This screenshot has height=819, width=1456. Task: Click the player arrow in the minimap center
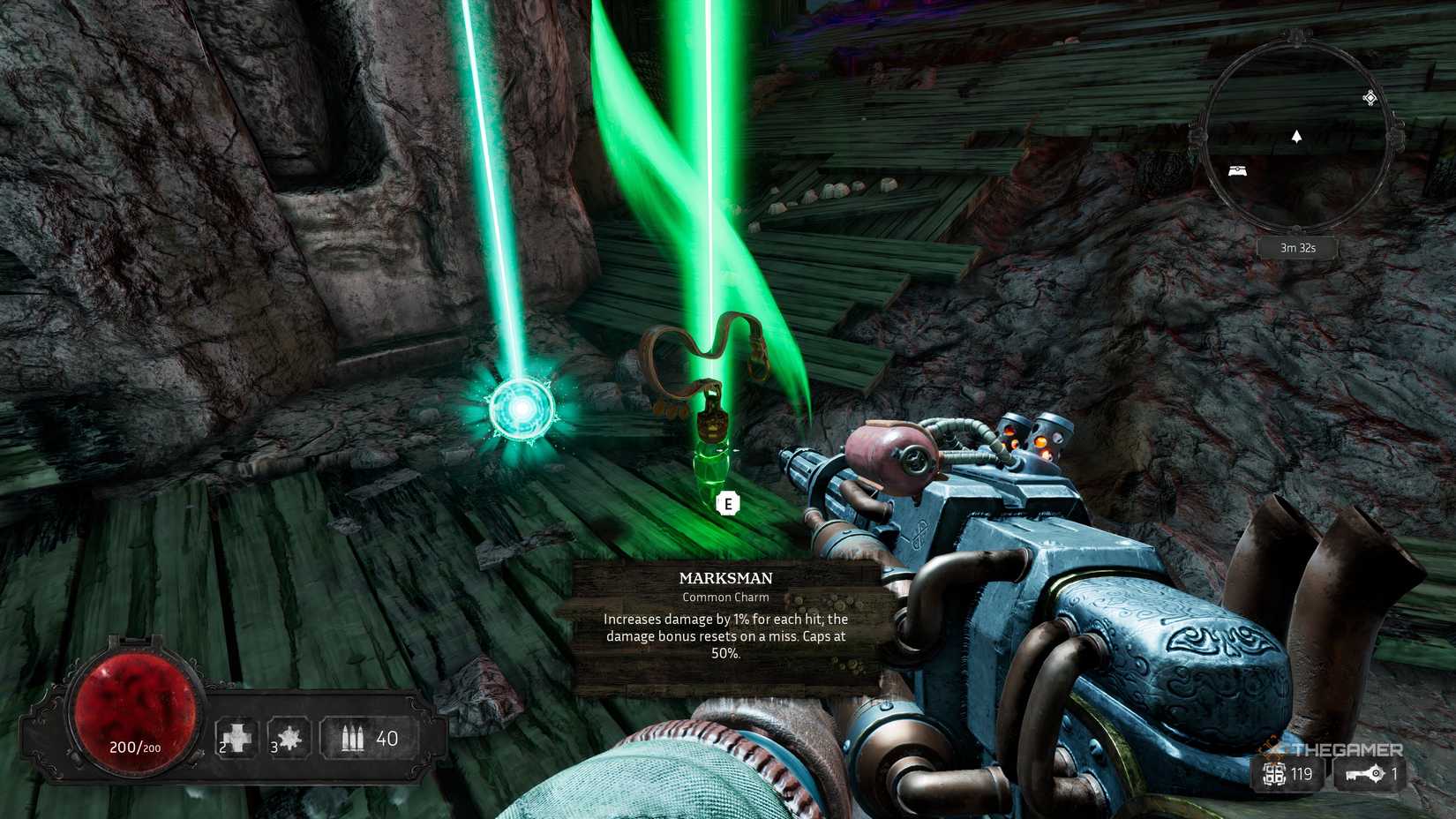click(x=1297, y=138)
